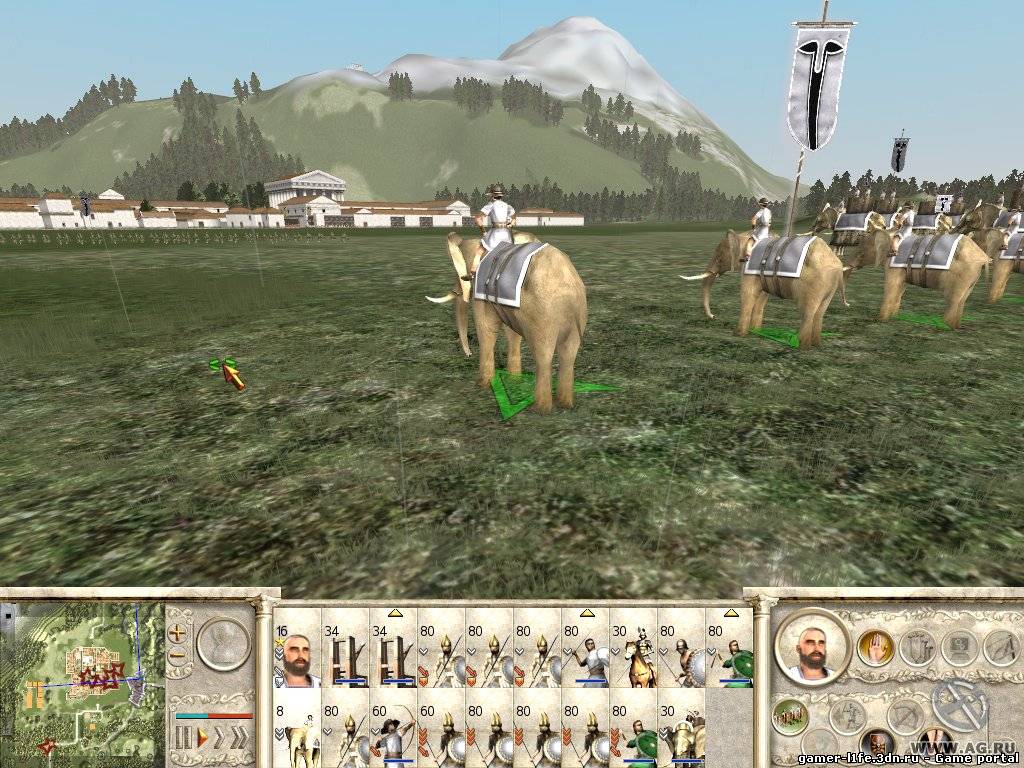This screenshot has width=1024, height=768.
Task: Pick the archer unit card with 60 men
Action: [393, 732]
